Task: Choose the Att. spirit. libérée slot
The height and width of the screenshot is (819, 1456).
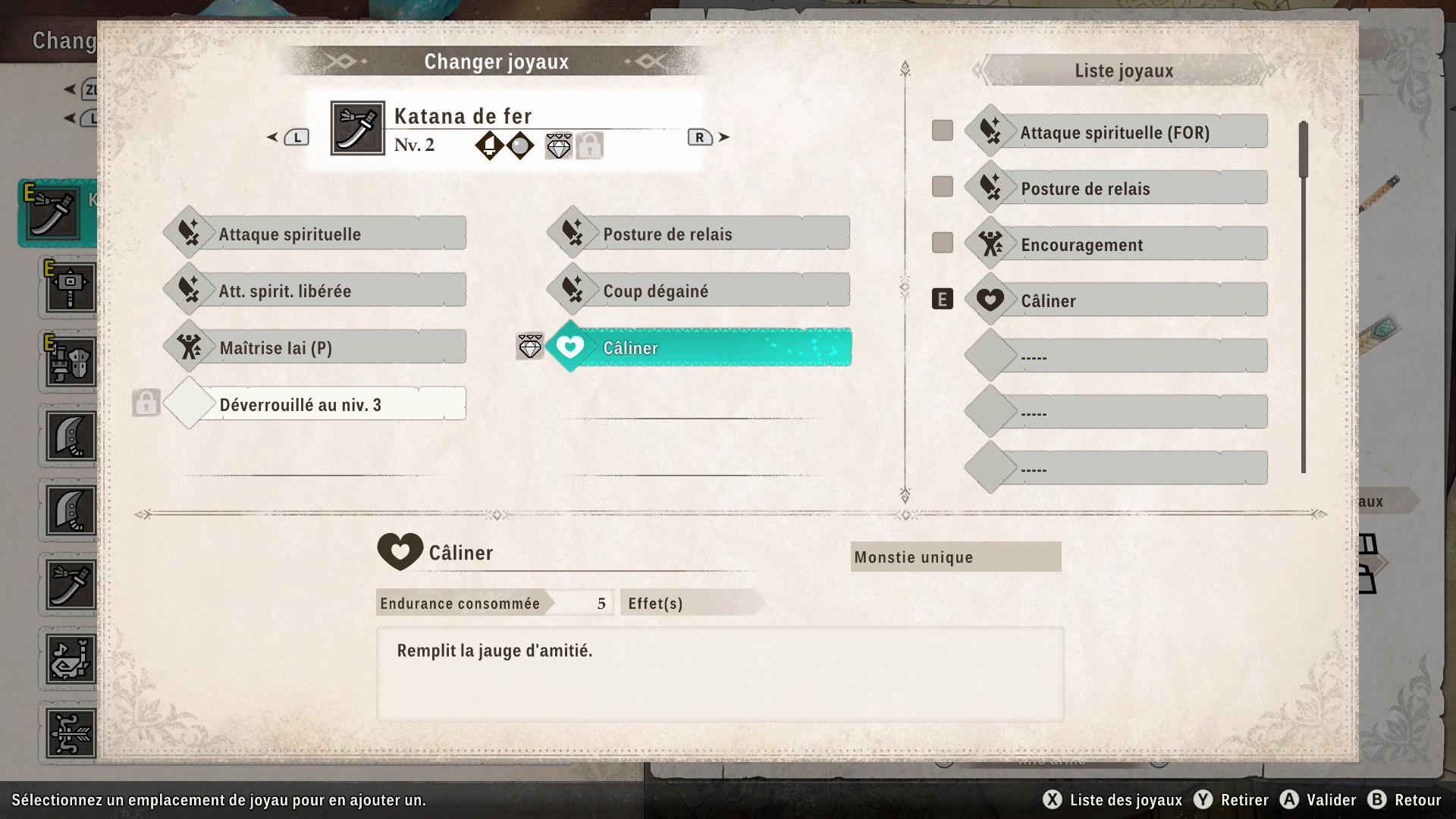Action: tap(315, 290)
